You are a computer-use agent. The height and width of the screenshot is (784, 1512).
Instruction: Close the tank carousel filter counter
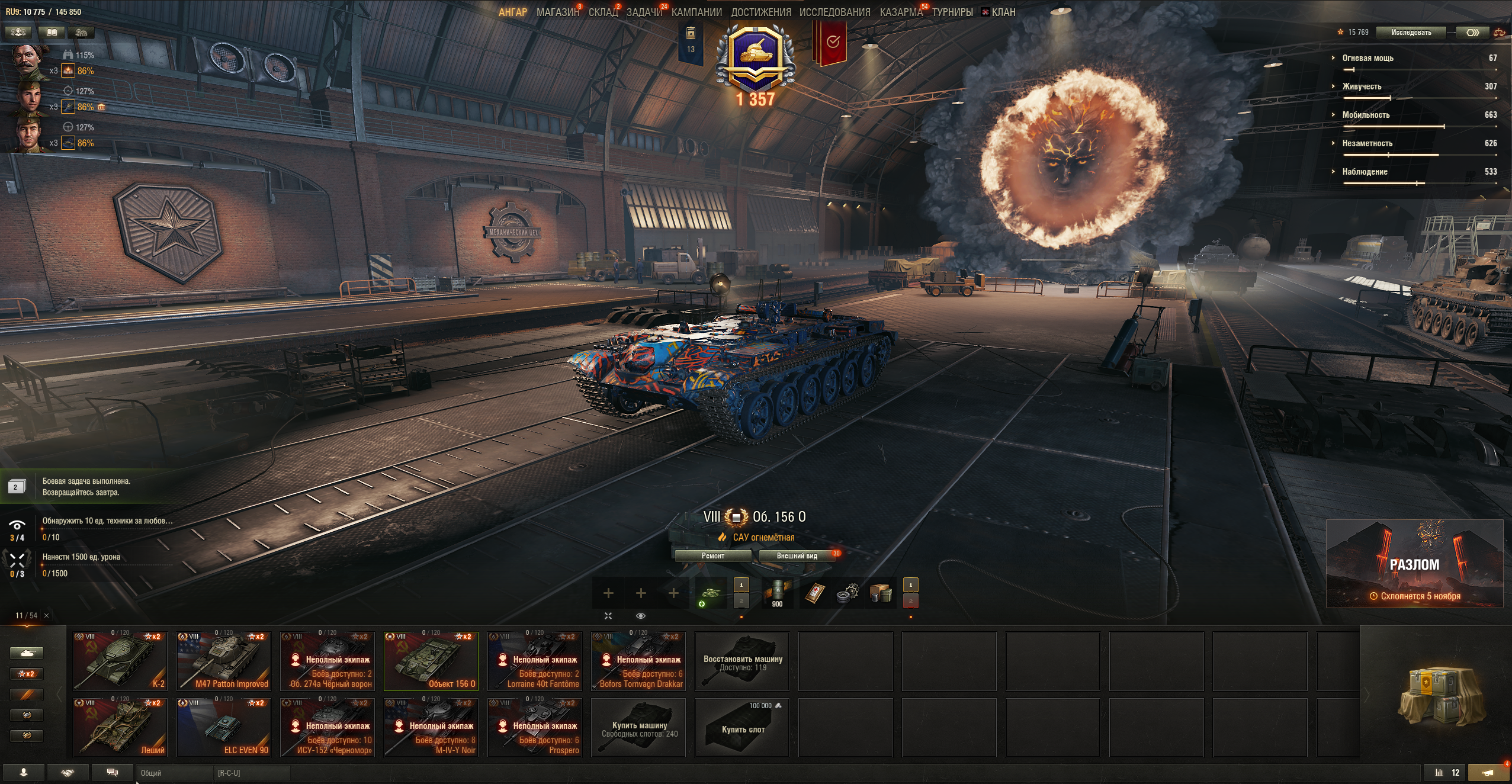(47, 616)
